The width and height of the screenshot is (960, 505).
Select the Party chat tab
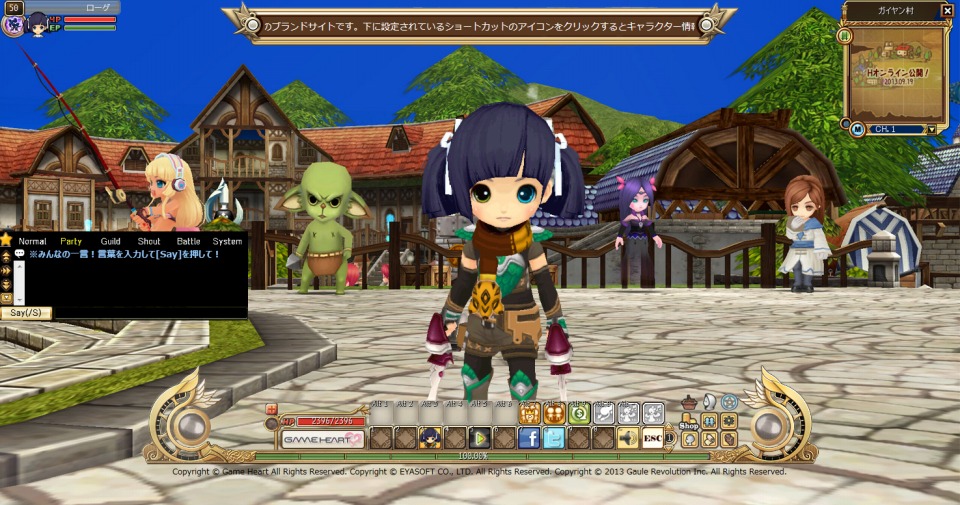pos(71,241)
